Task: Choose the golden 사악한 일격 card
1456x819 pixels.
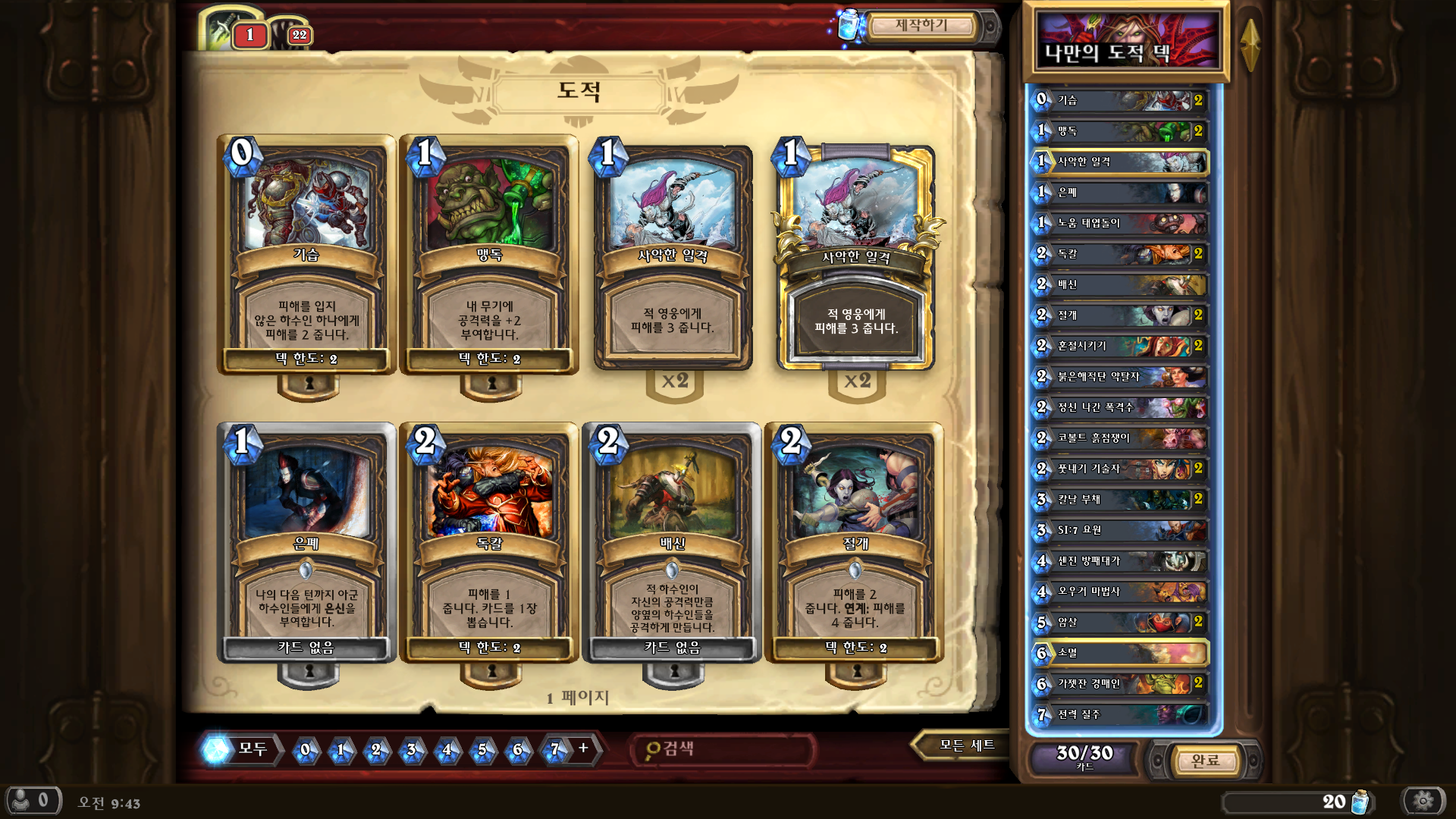Action: coord(856,258)
